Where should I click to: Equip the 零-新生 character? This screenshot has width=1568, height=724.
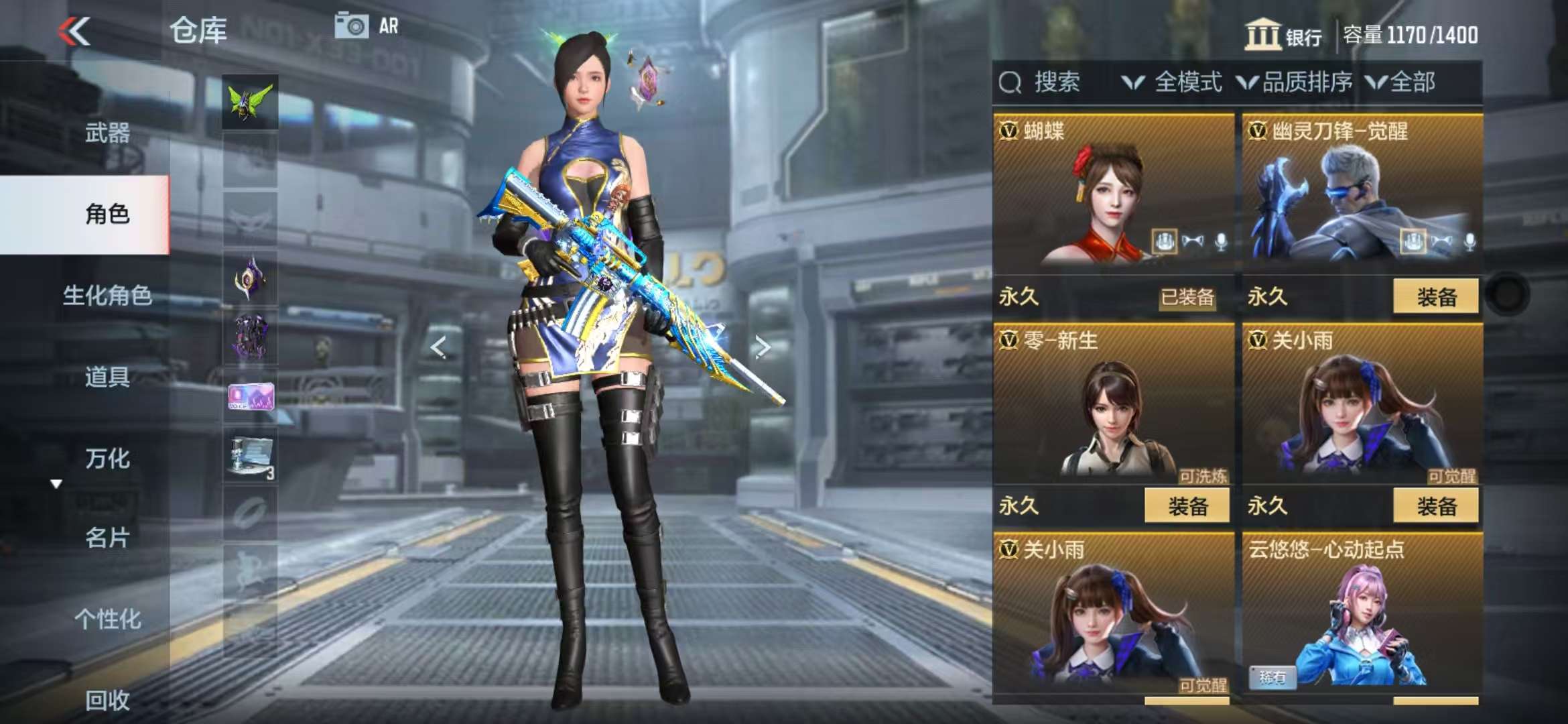click(x=1187, y=505)
